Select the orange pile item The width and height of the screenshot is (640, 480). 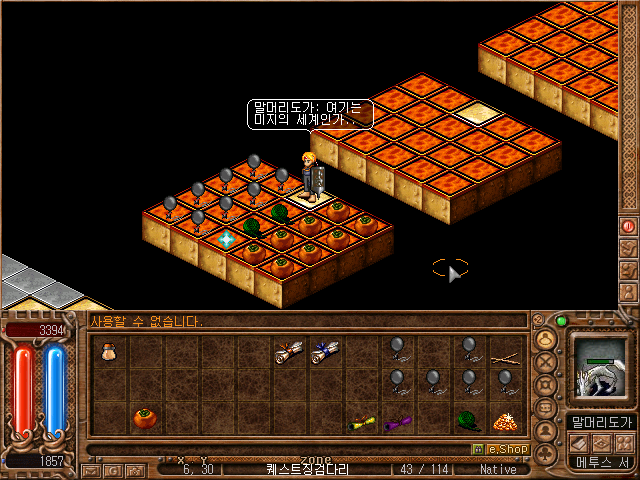[504, 421]
